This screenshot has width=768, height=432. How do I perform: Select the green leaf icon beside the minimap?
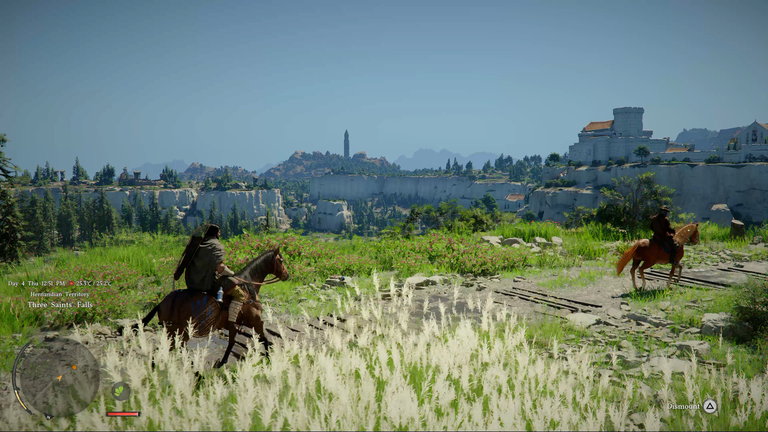[120, 391]
